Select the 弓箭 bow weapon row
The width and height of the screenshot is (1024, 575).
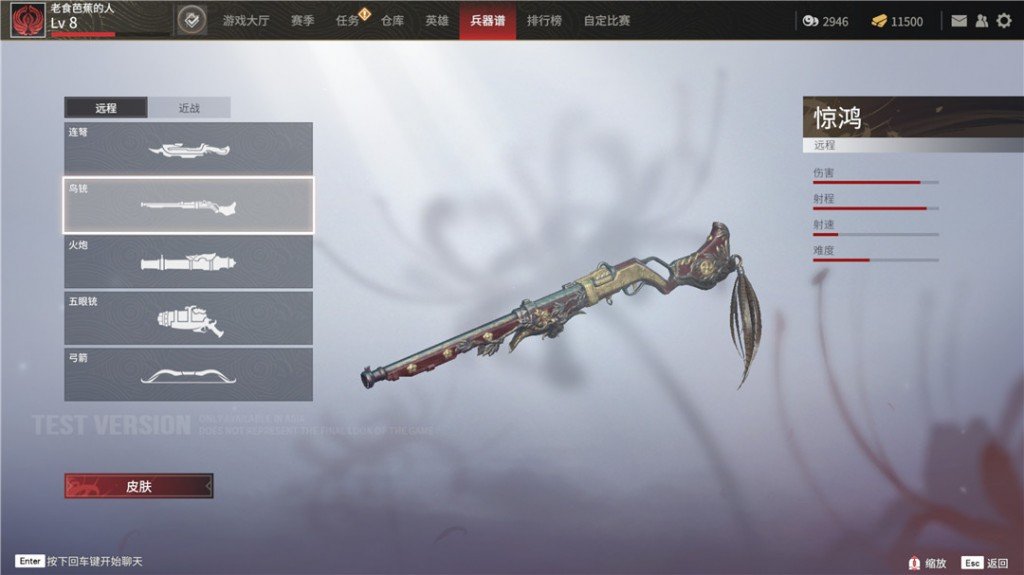(188, 374)
